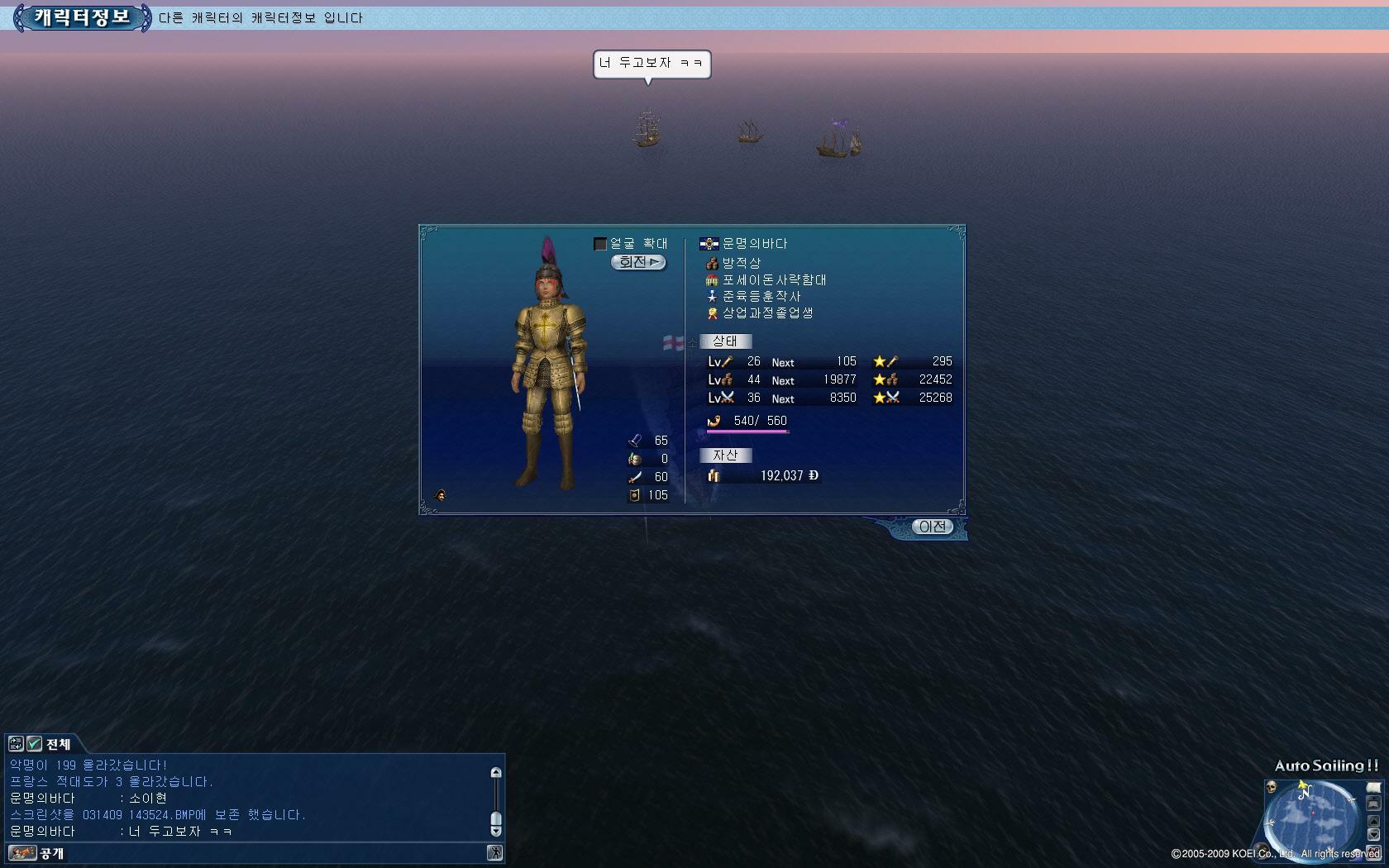1389x868 pixels.
Task: Click the chat channel switch icon in chat window
Action: 16,744
